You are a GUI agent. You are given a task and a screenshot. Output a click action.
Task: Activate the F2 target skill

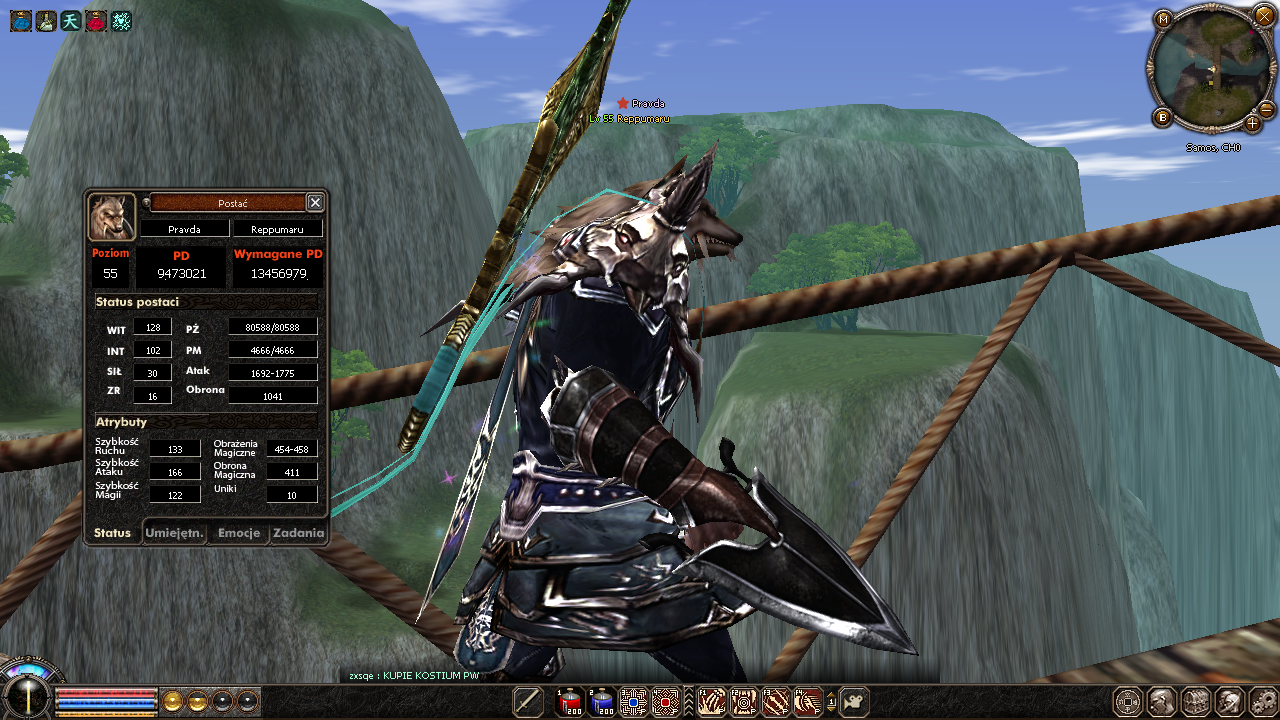pyautogui.click(x=743, y=702)
